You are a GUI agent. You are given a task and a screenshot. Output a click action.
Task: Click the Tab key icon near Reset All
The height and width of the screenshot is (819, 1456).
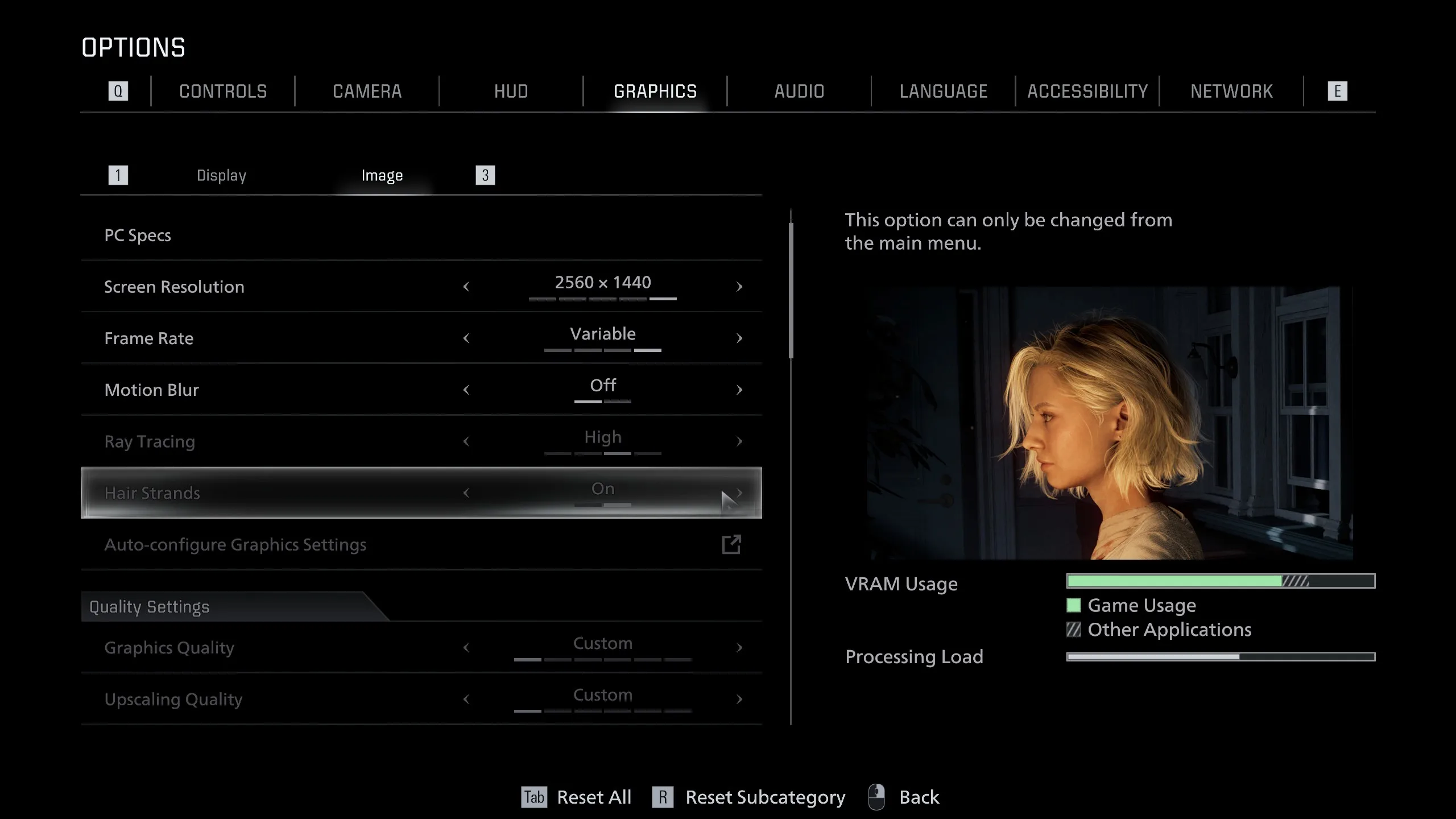(533, 797)
